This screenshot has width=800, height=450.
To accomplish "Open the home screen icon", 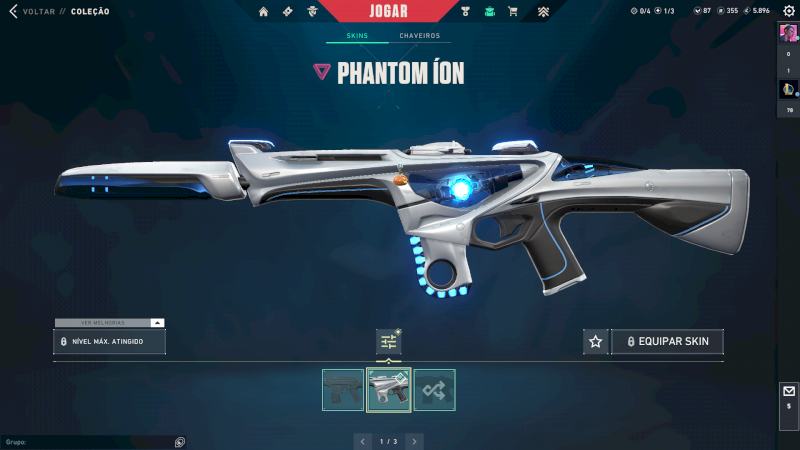I will (x=264, y=12).
